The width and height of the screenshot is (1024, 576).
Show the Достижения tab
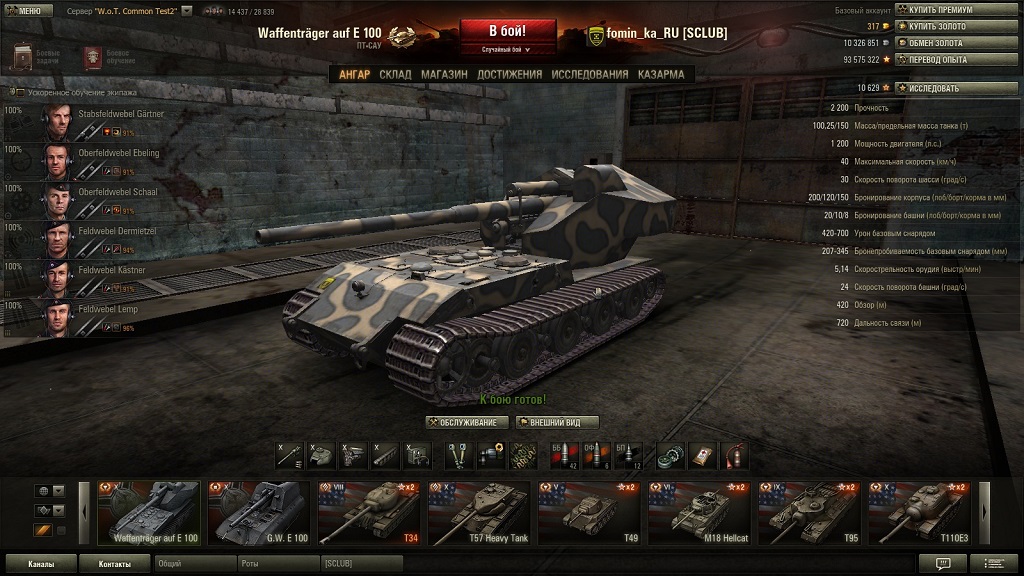coord(509,74)
